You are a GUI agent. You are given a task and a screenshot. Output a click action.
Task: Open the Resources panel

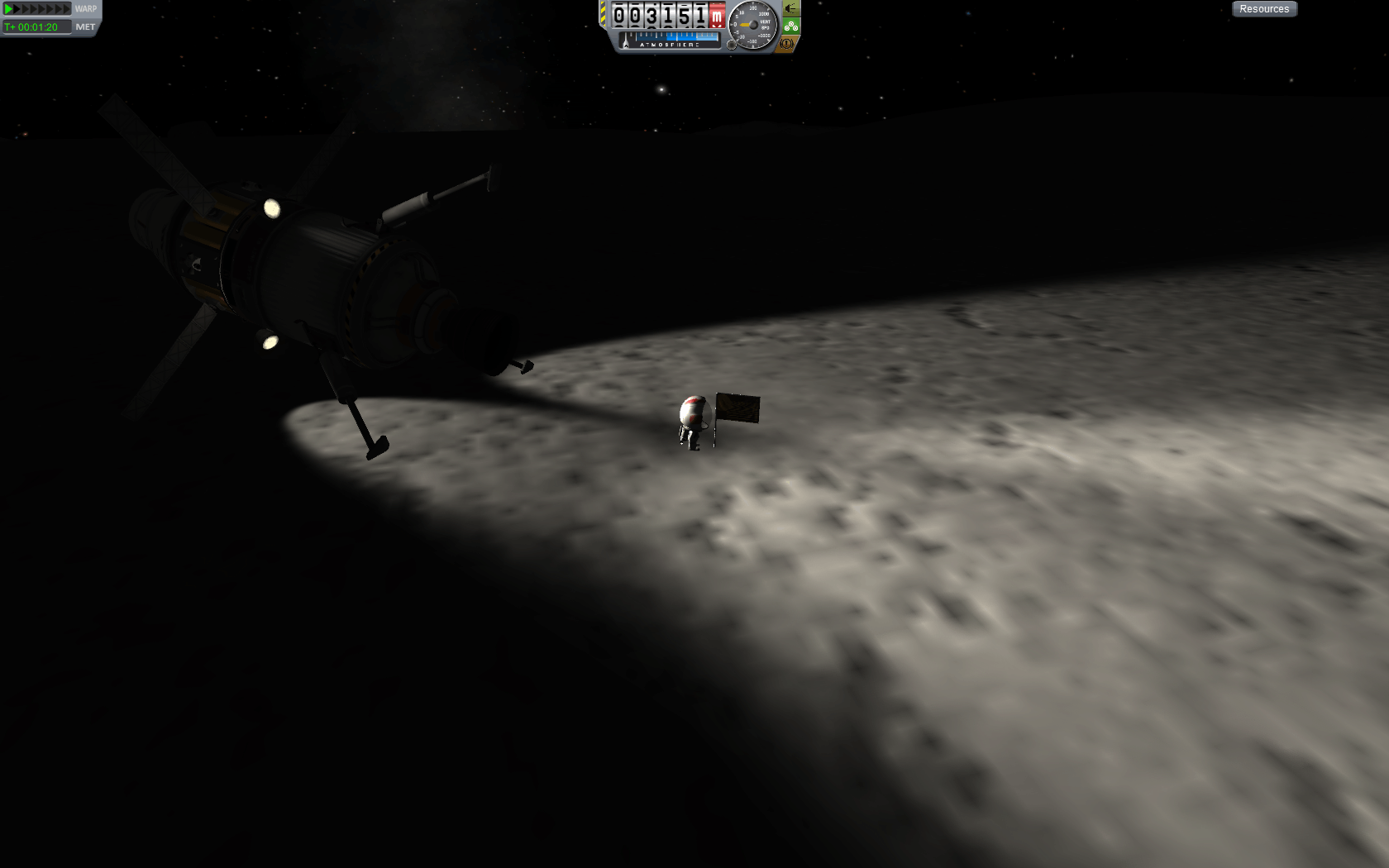click(1264, 9)
